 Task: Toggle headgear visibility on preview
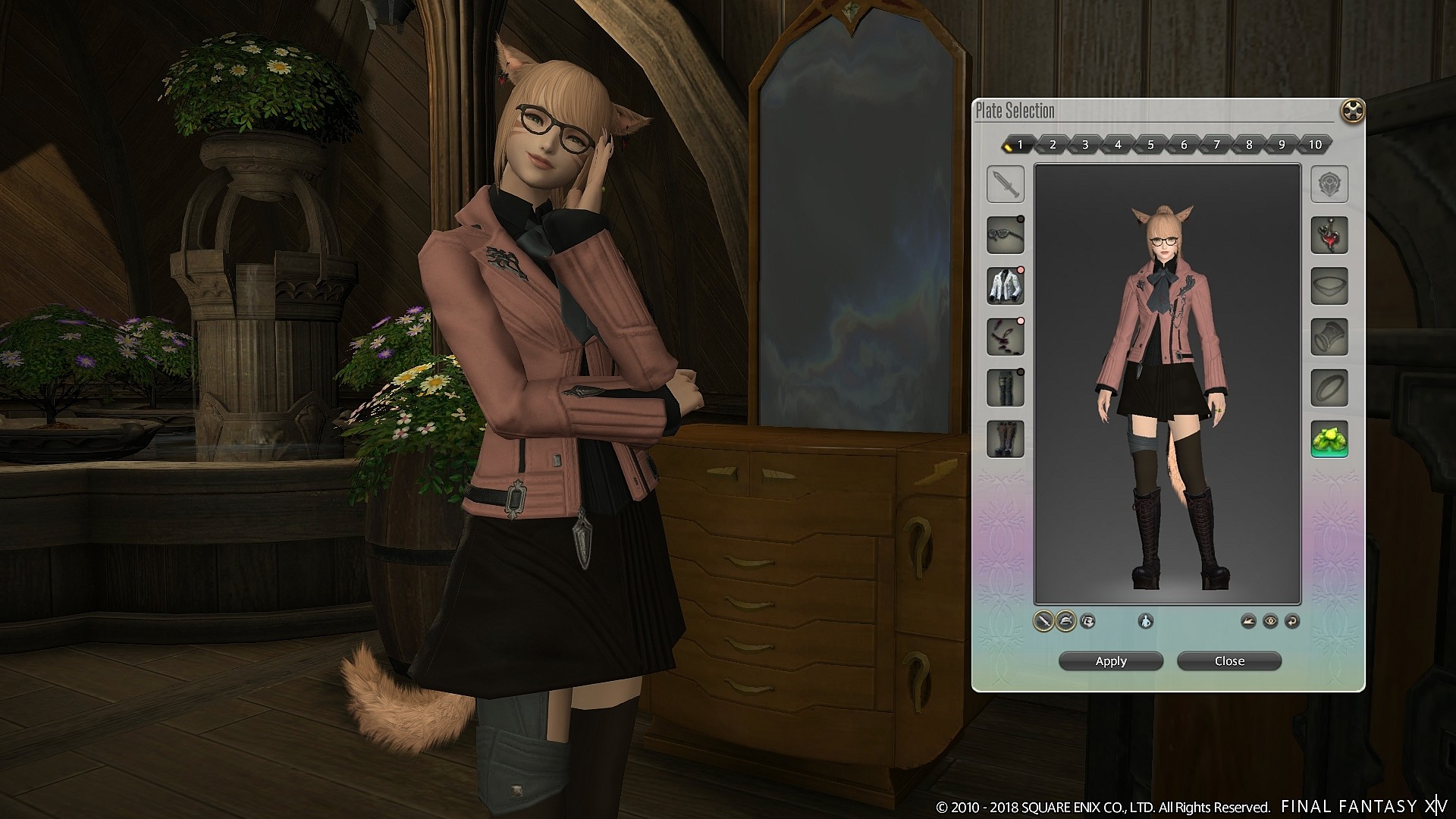coord(1065,622)
